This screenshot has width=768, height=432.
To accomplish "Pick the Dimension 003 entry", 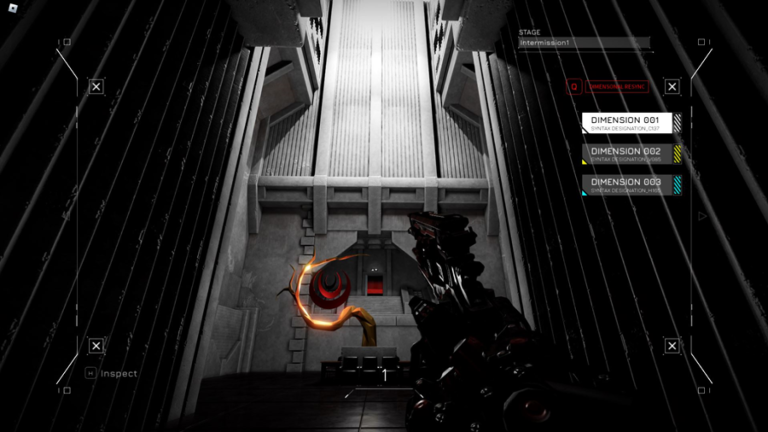I will coord(631,185).
